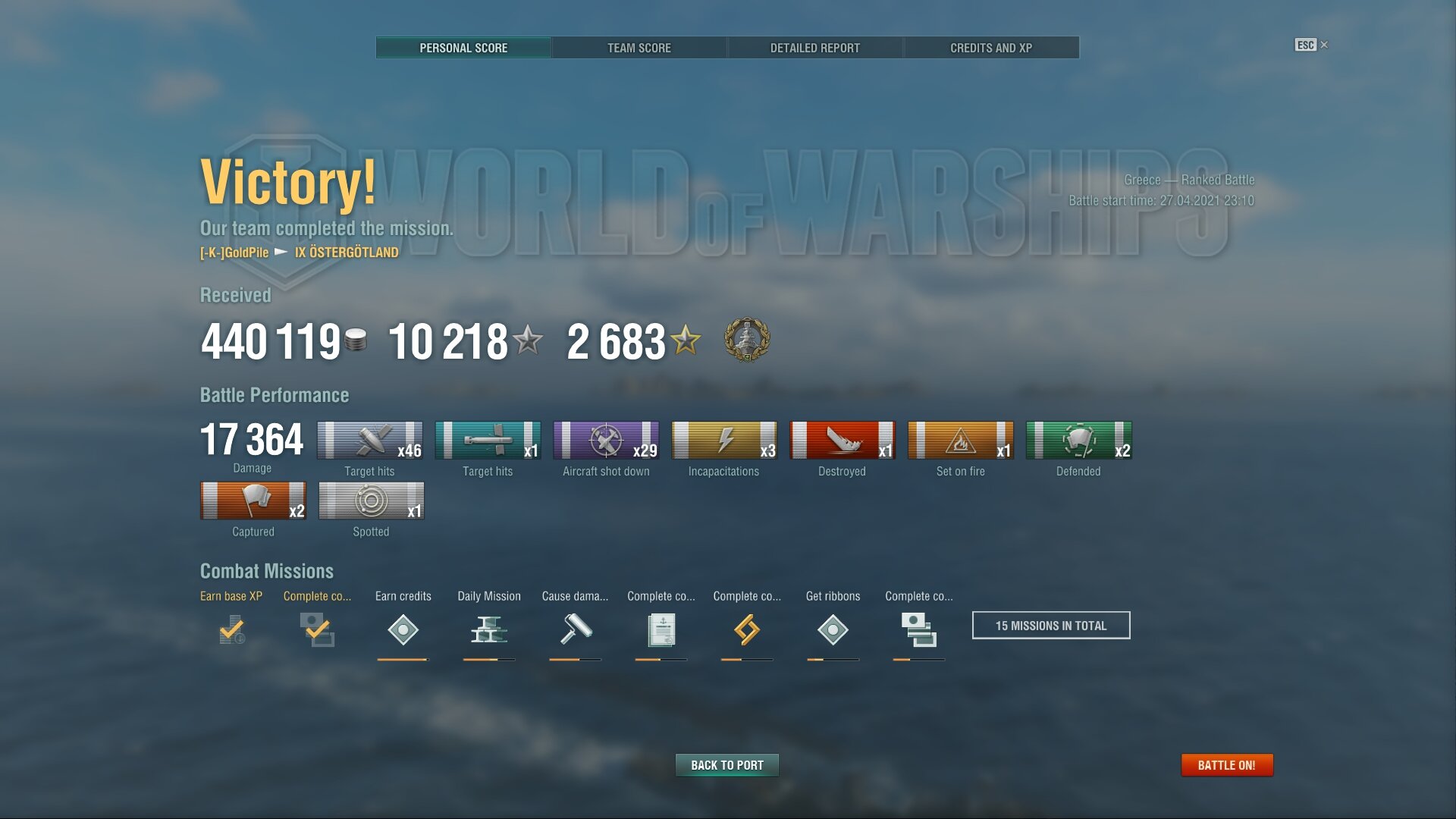Inspect the achievement medal beside the XP totals

[747, 339]
